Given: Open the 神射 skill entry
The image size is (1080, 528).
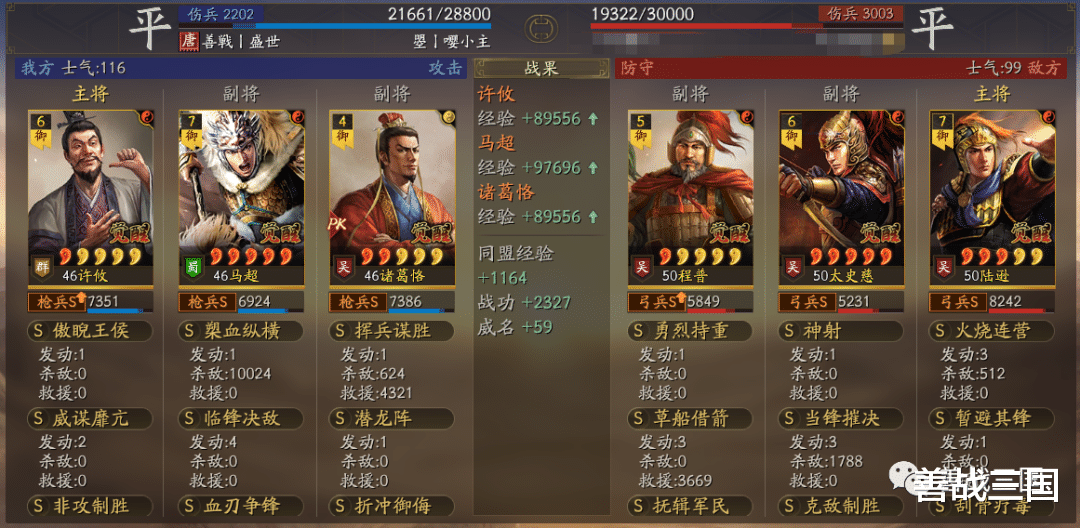Looking at the screenshot, I should click(x=841, y=331).
